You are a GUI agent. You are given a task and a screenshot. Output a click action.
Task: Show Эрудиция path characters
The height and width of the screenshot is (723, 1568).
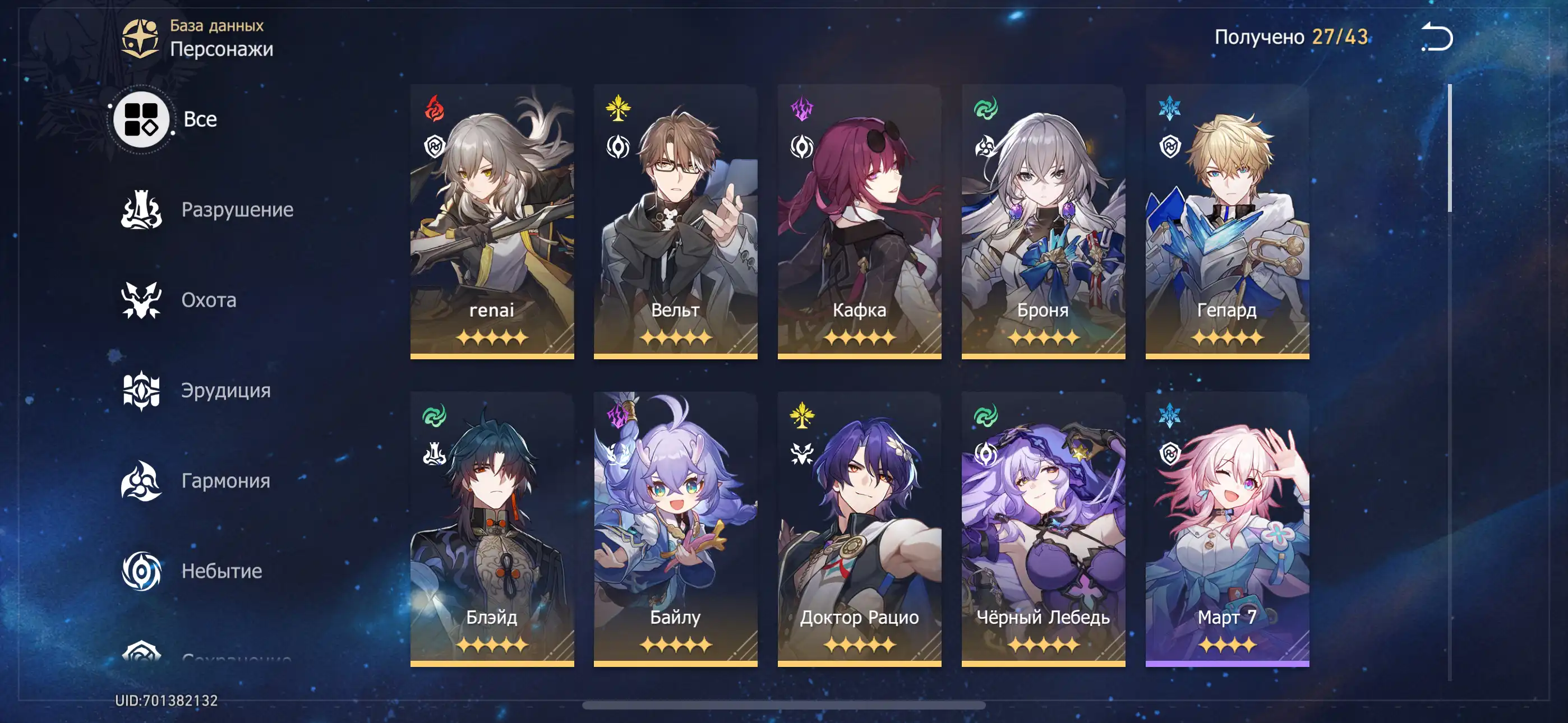click(196, 390)
